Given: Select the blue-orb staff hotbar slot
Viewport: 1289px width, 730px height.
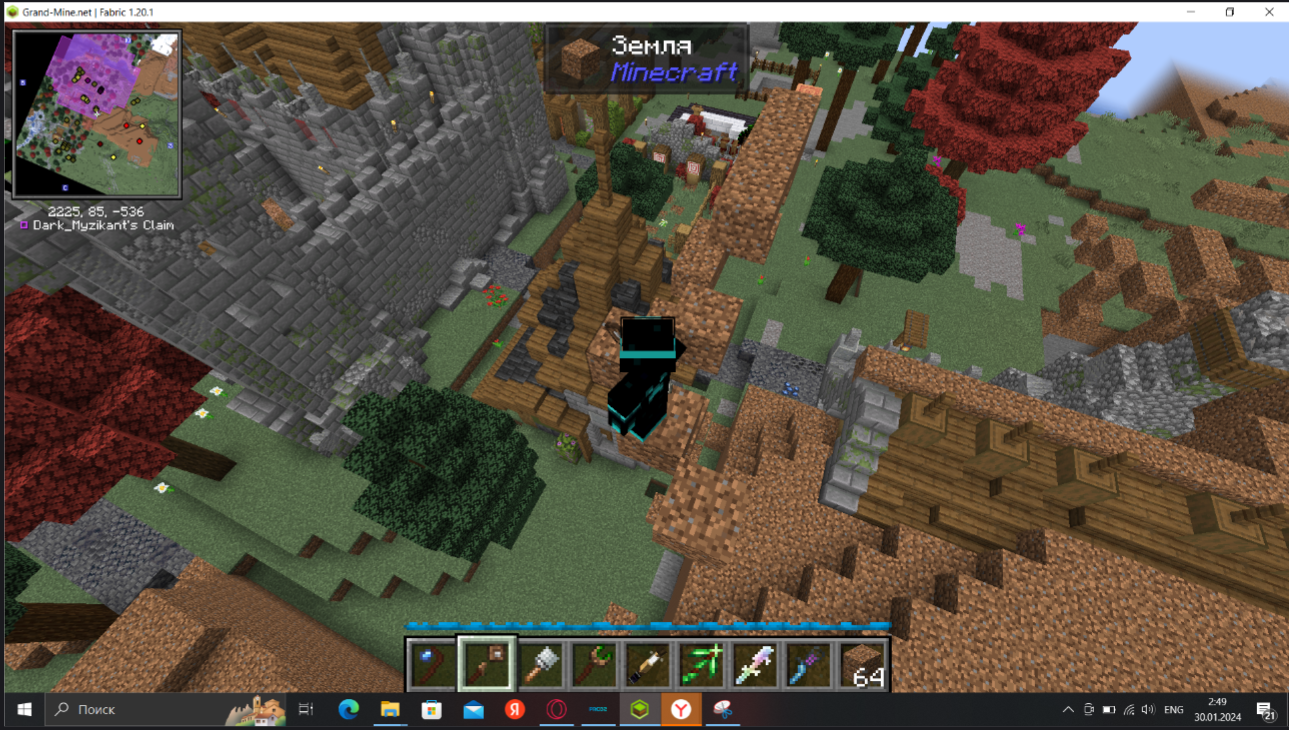Looking at the screenshot, I should (432, 665).
